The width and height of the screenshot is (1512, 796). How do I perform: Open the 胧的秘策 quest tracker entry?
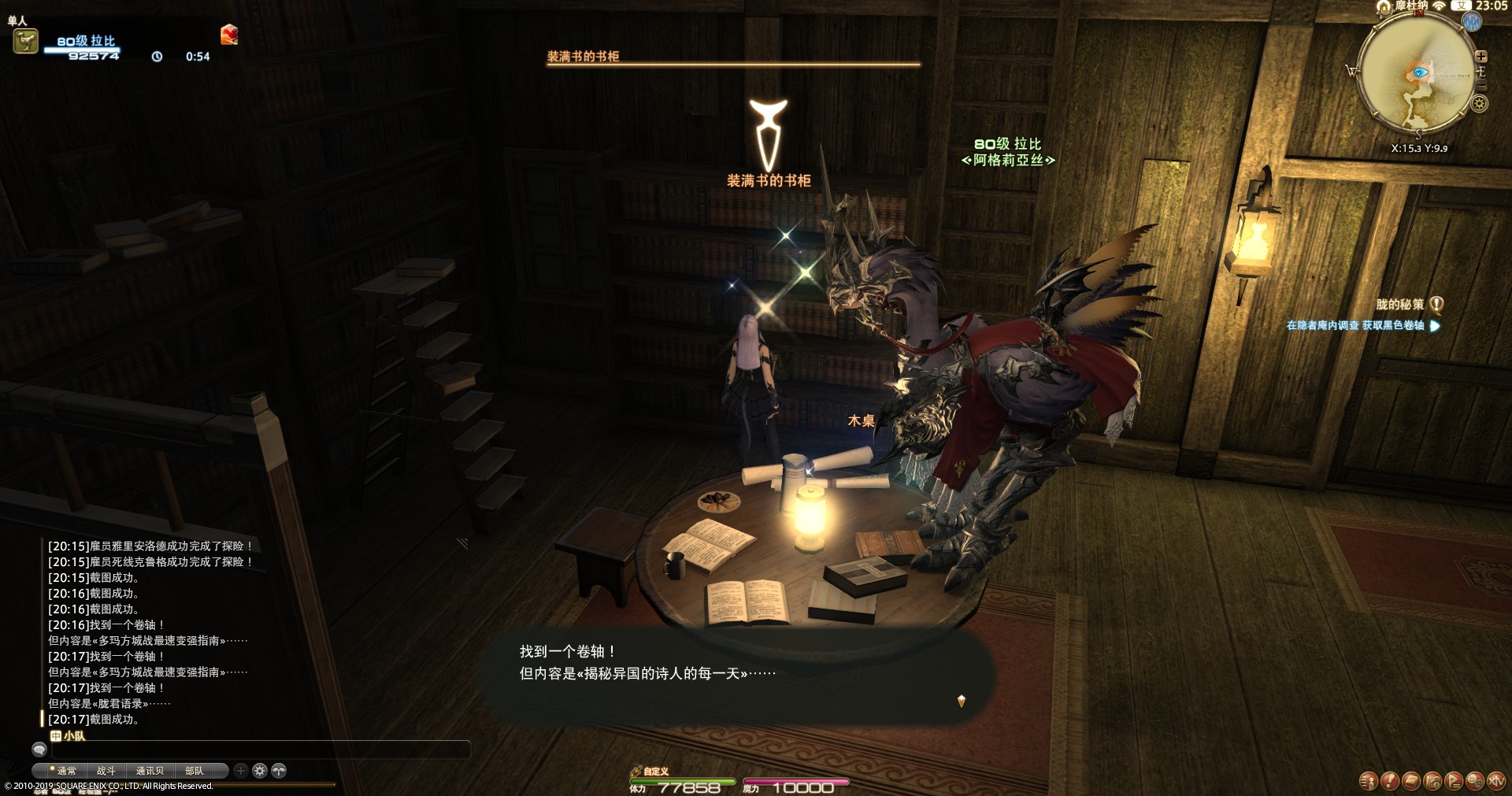1400,305
